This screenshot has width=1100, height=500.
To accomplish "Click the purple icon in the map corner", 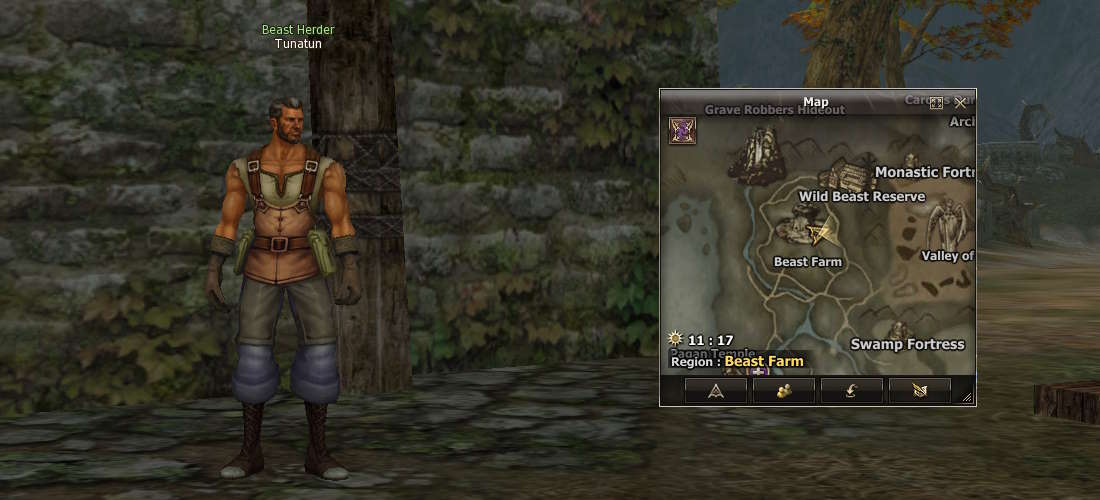I will point(683,130).
